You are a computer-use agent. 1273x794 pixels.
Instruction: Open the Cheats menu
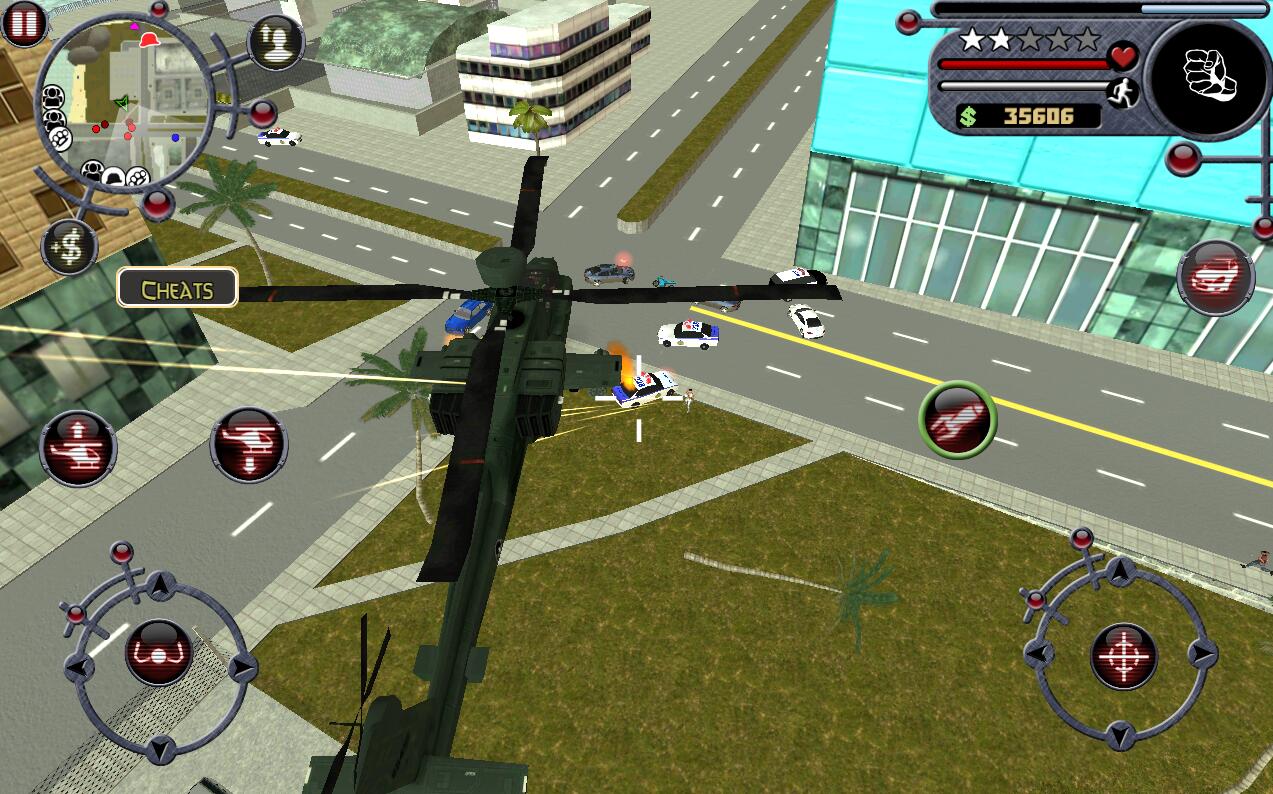coord(177,290)
